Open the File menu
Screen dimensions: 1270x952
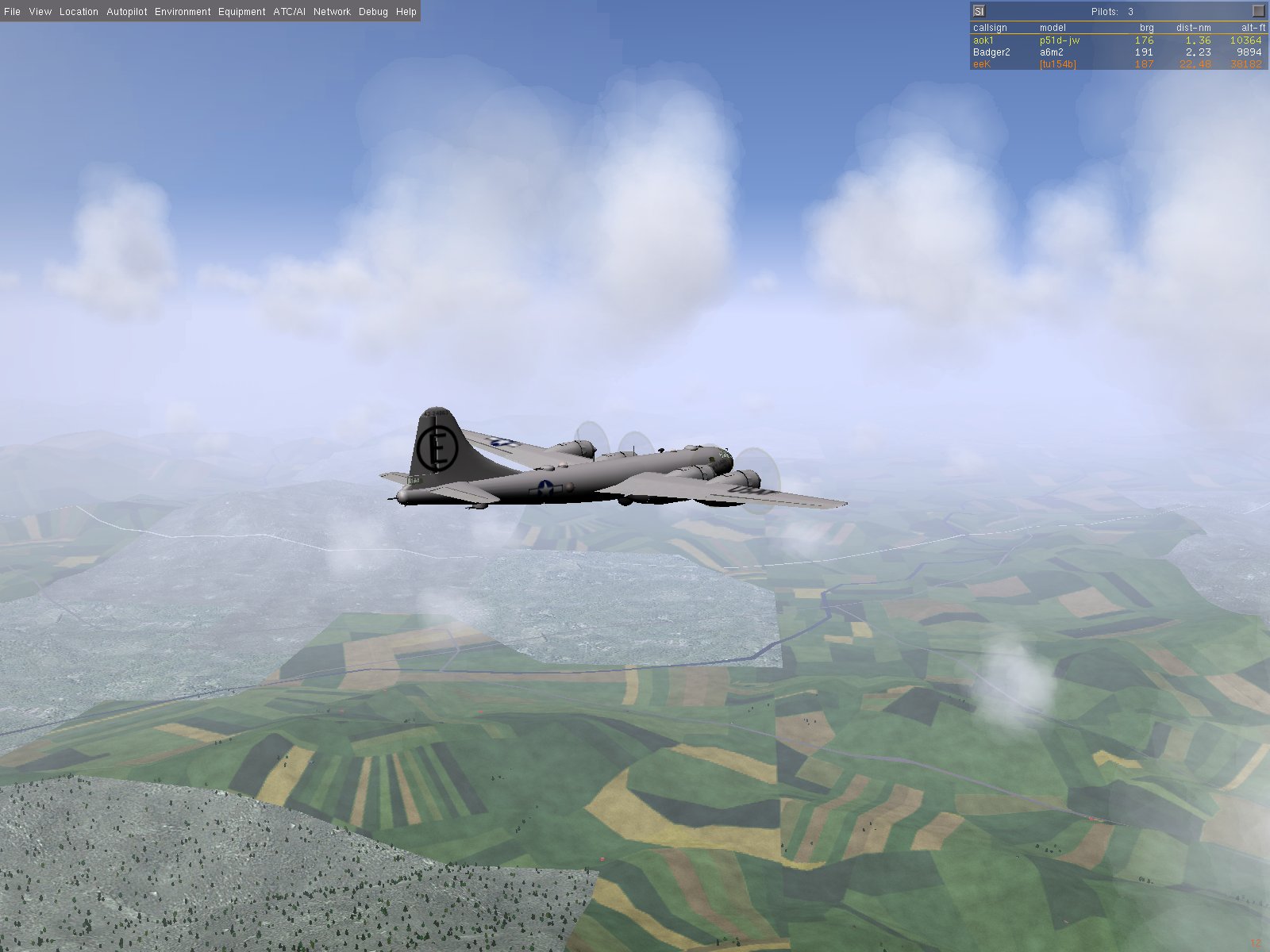12,12
